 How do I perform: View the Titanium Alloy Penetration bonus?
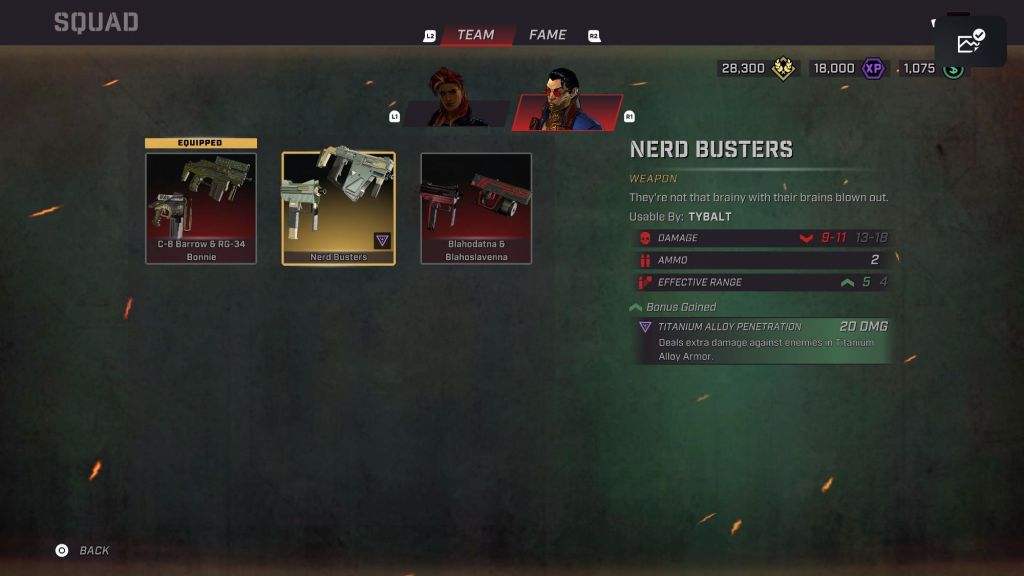[x=762, y=340]
